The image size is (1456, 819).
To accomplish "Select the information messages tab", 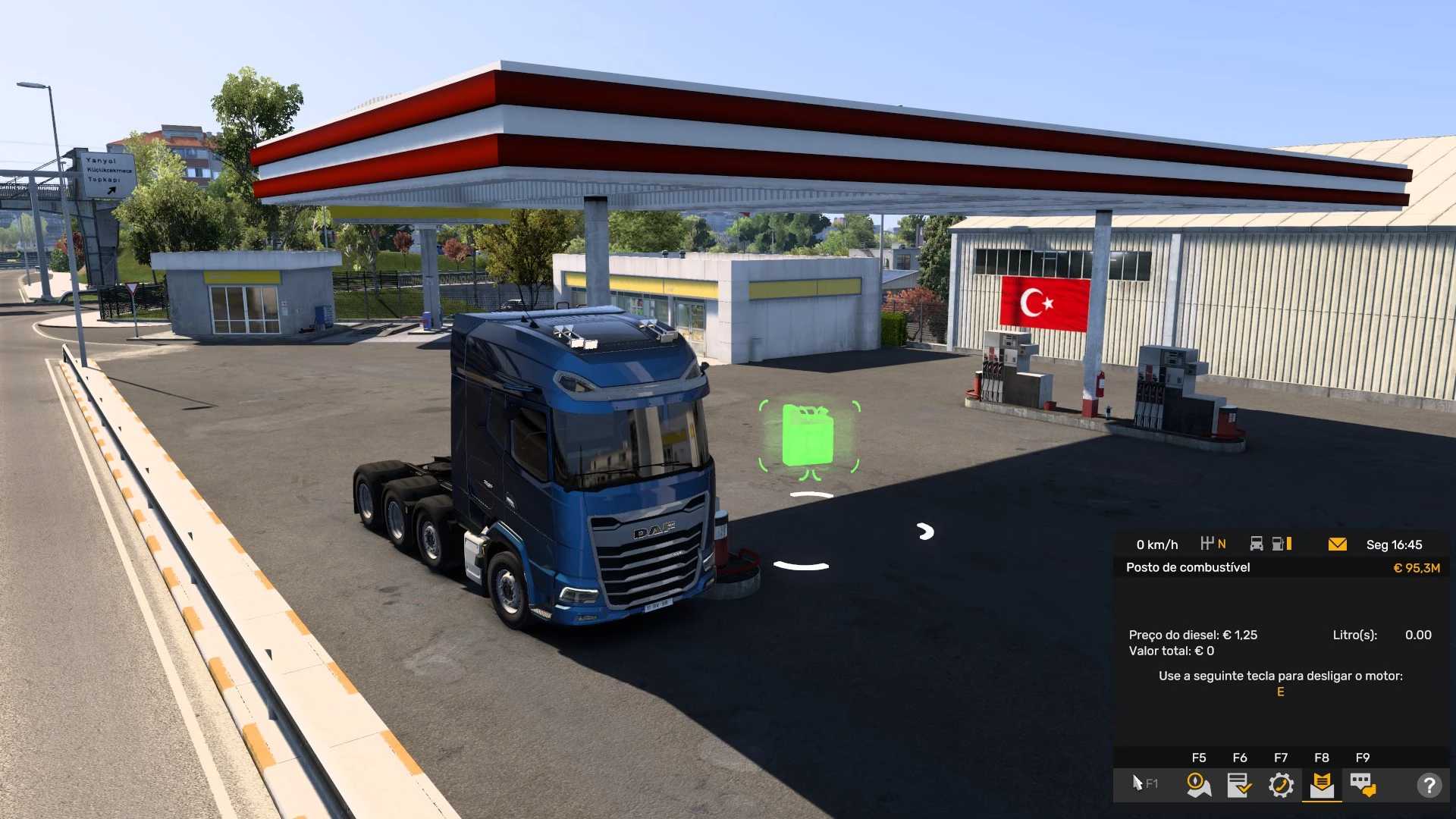I will pos(1322,785).
